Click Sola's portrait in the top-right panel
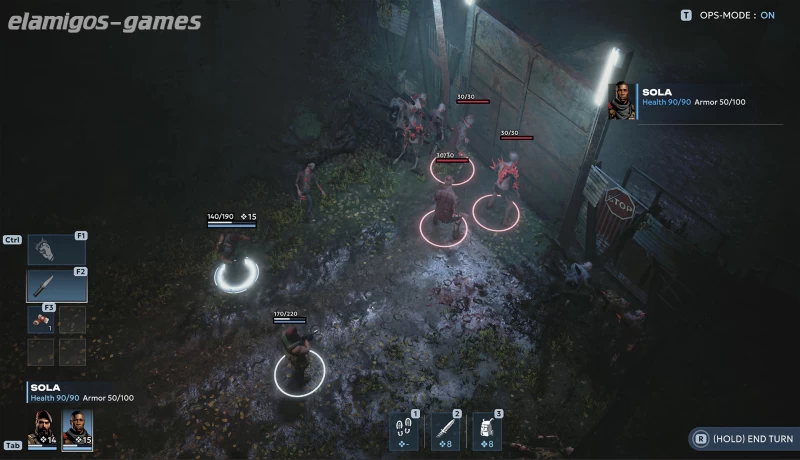The height and width of the screenshot is (460, 800). point(621,101)
